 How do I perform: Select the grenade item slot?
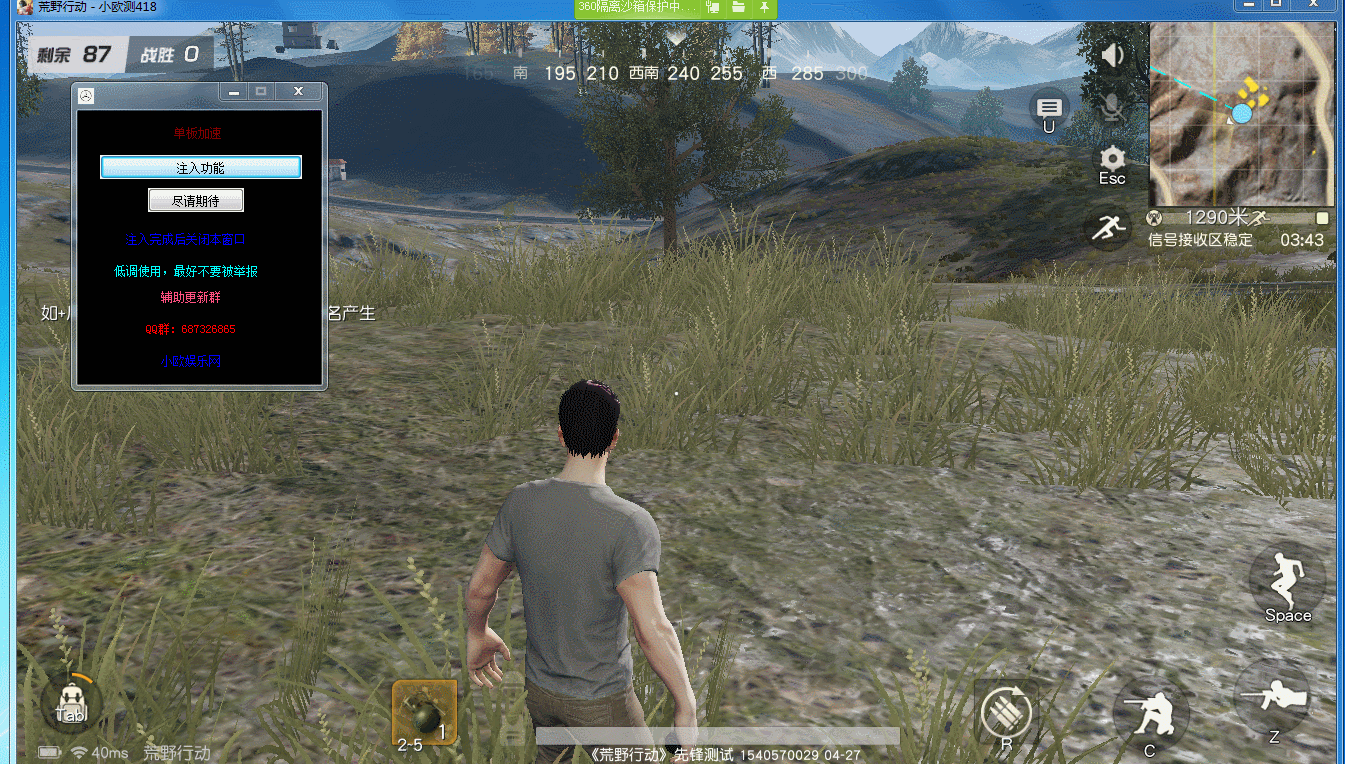(424, 712)
